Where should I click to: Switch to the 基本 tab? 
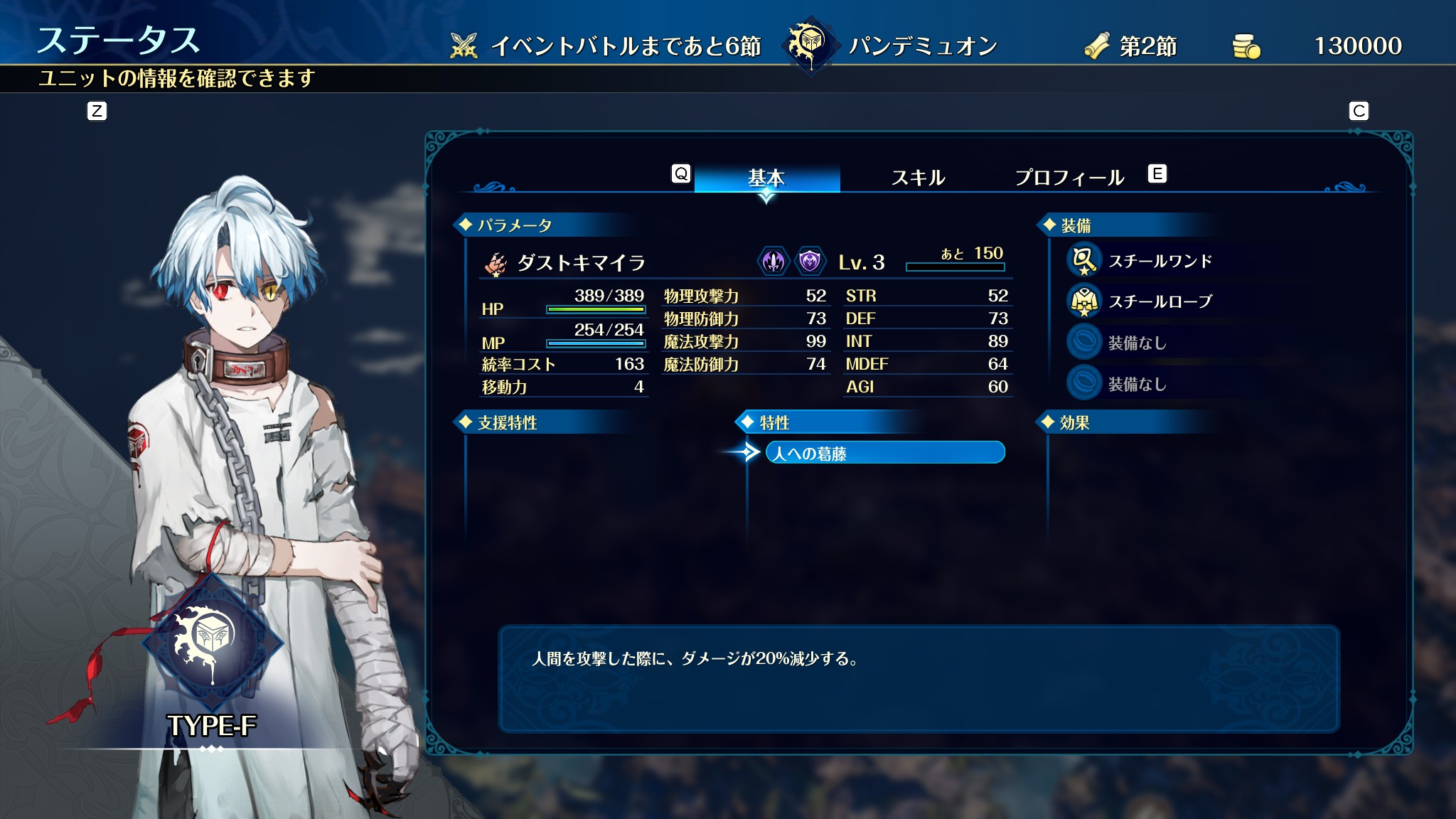pyautogui.click(x=766, y=177)
